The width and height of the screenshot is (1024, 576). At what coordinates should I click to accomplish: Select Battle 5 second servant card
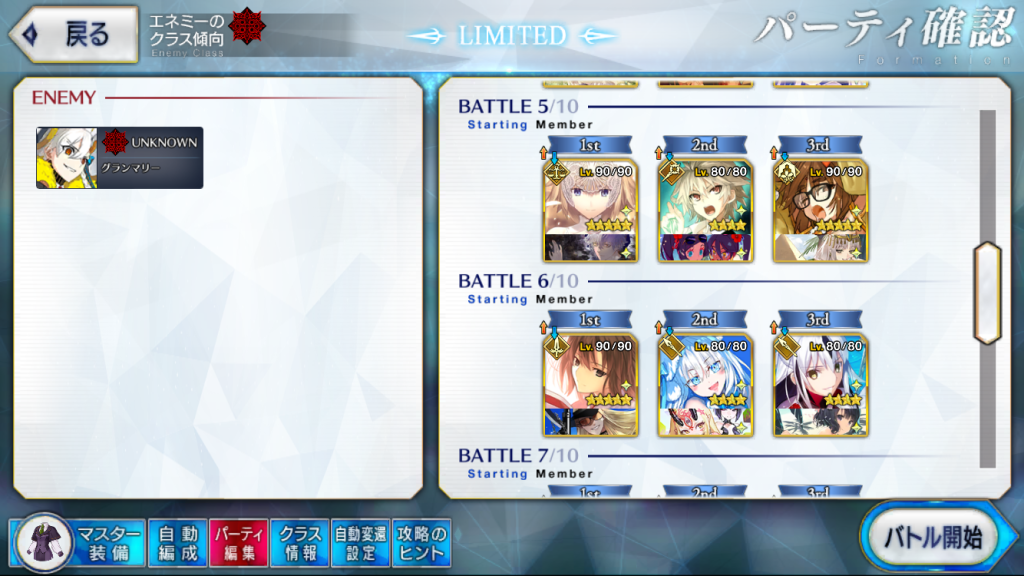[704, 209]
